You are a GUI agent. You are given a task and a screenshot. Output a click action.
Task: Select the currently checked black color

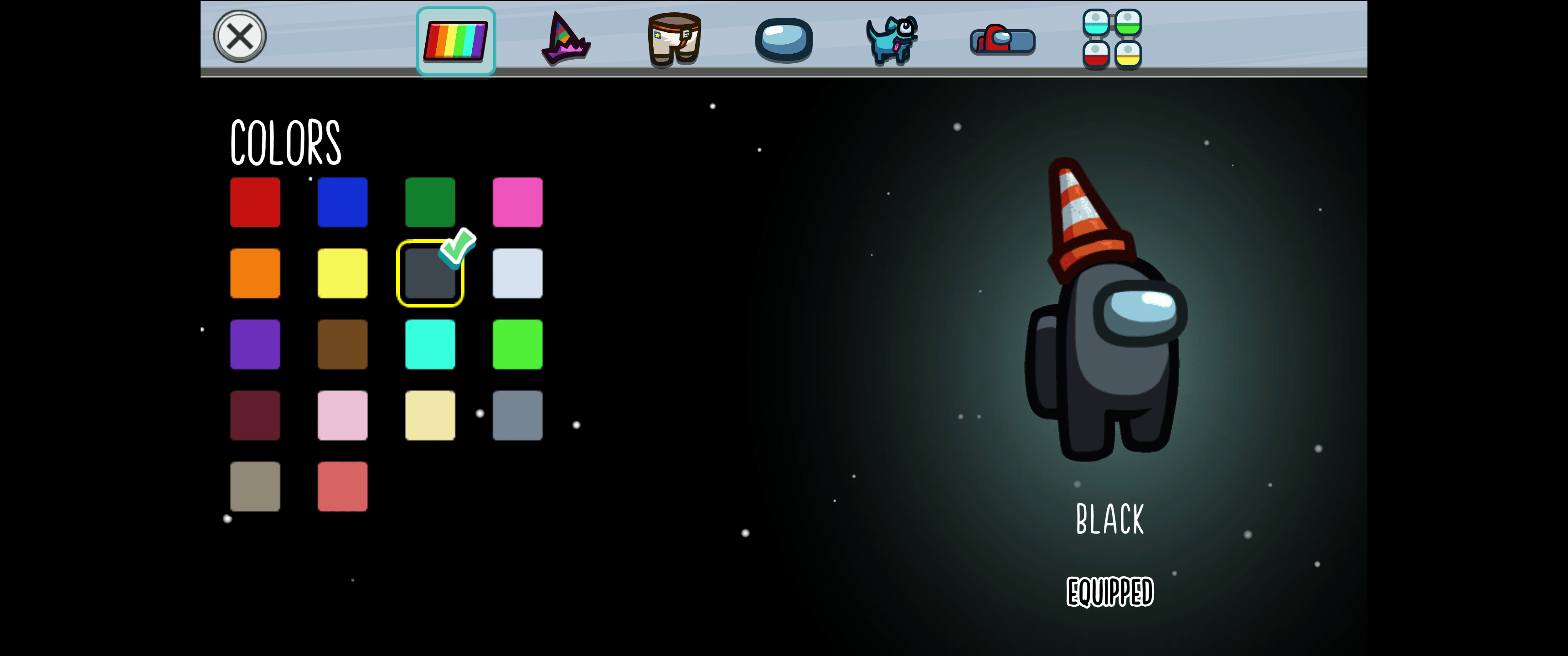pos(430,273)
